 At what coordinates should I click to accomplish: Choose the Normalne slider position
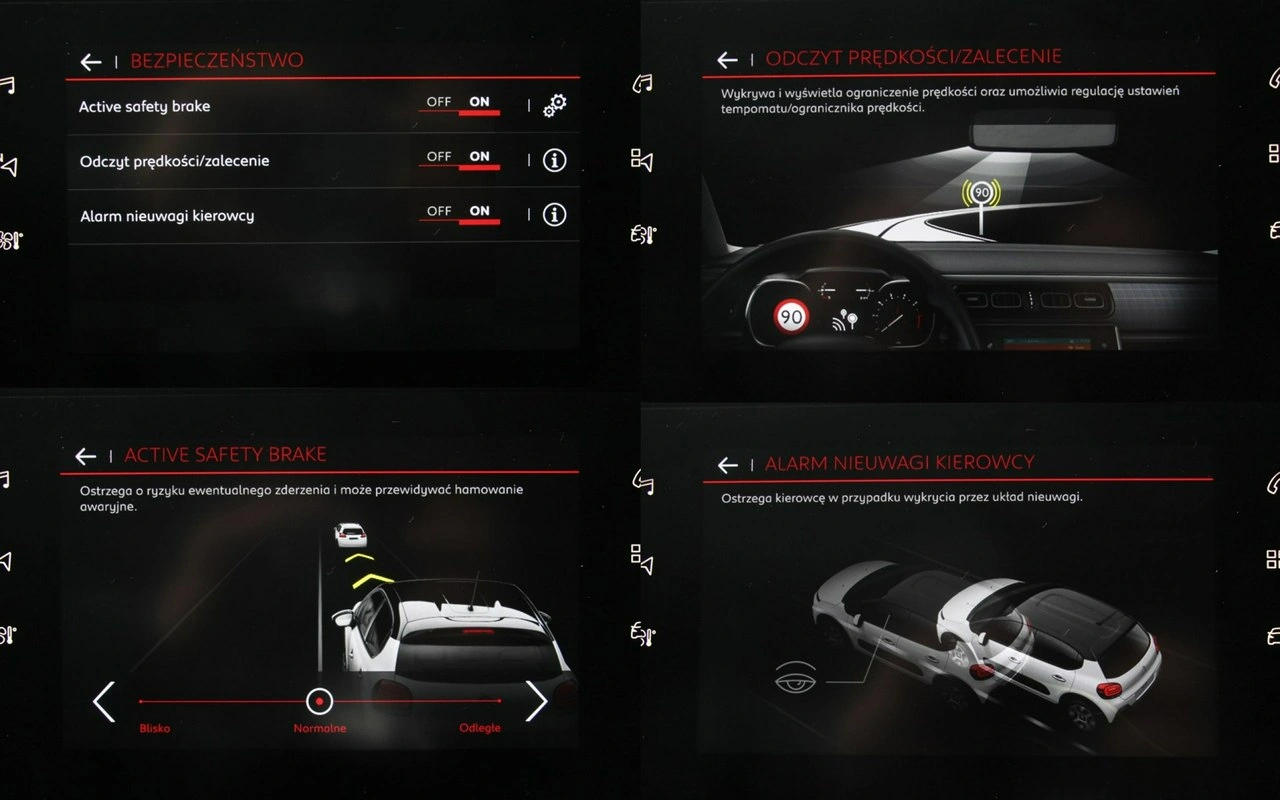319,702
